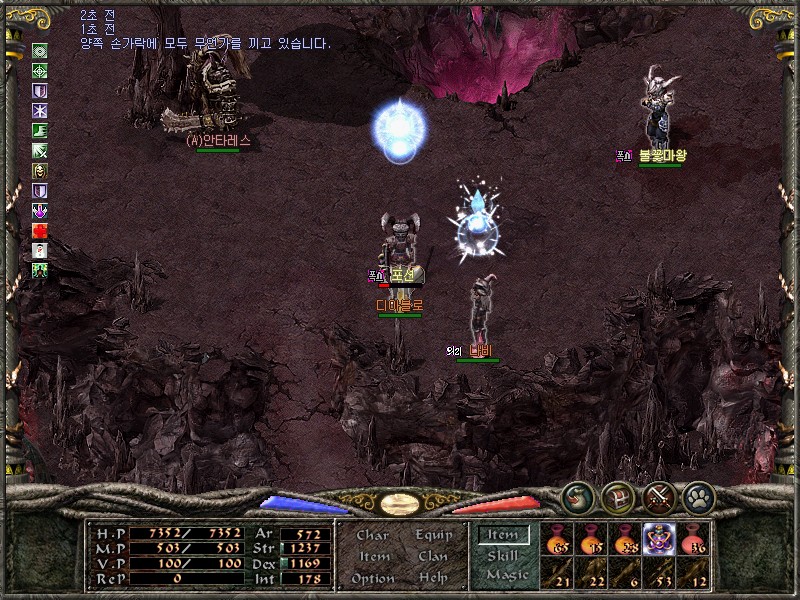Open the Char menu

pos(372,535)
